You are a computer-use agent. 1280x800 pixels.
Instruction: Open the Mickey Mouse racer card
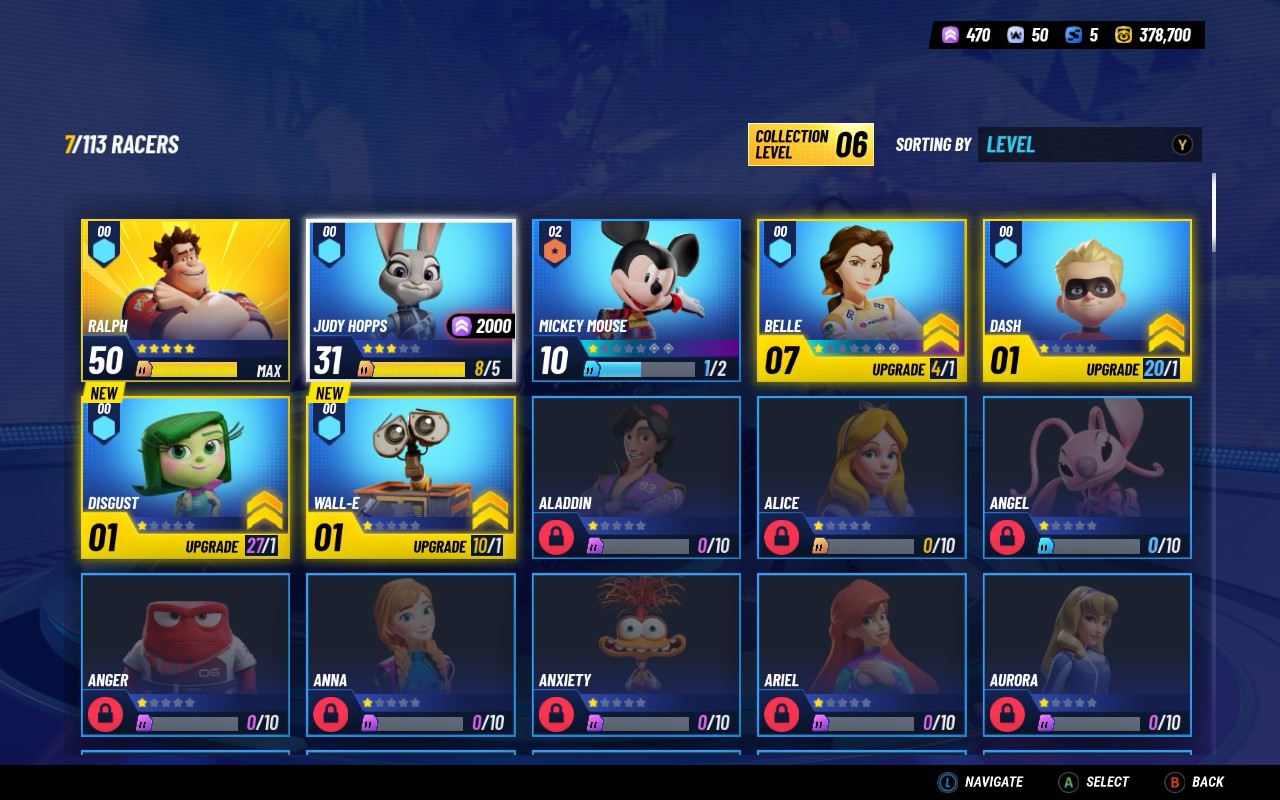636,300
